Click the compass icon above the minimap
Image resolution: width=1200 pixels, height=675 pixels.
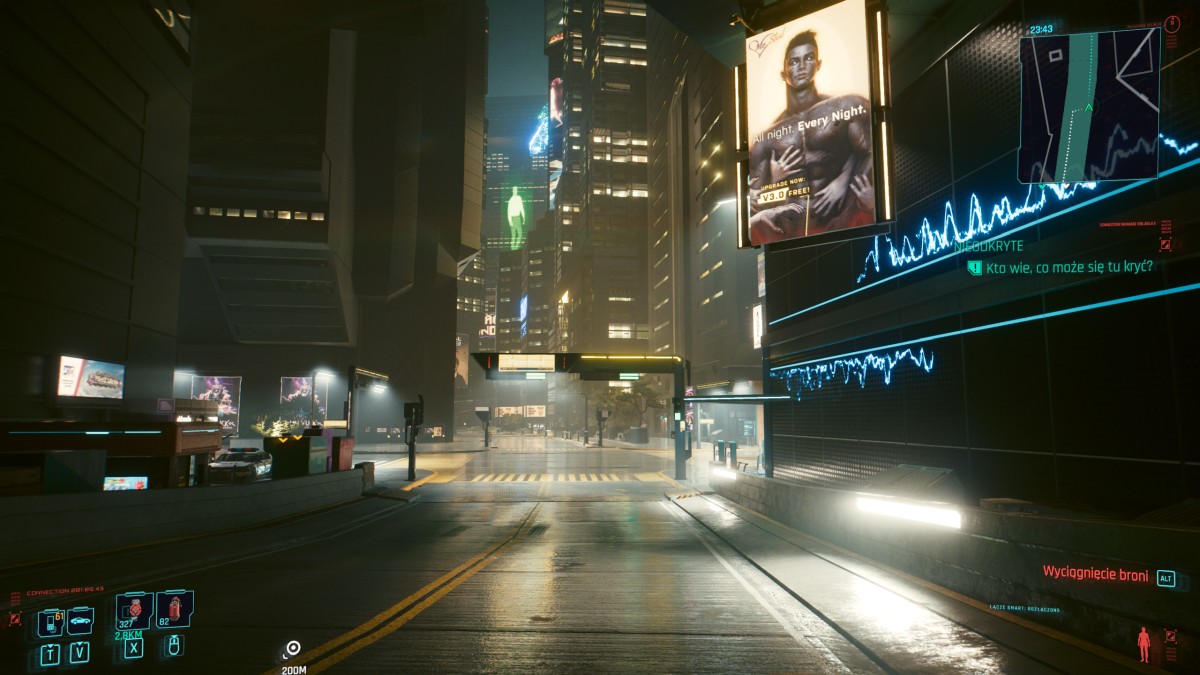1172,24
